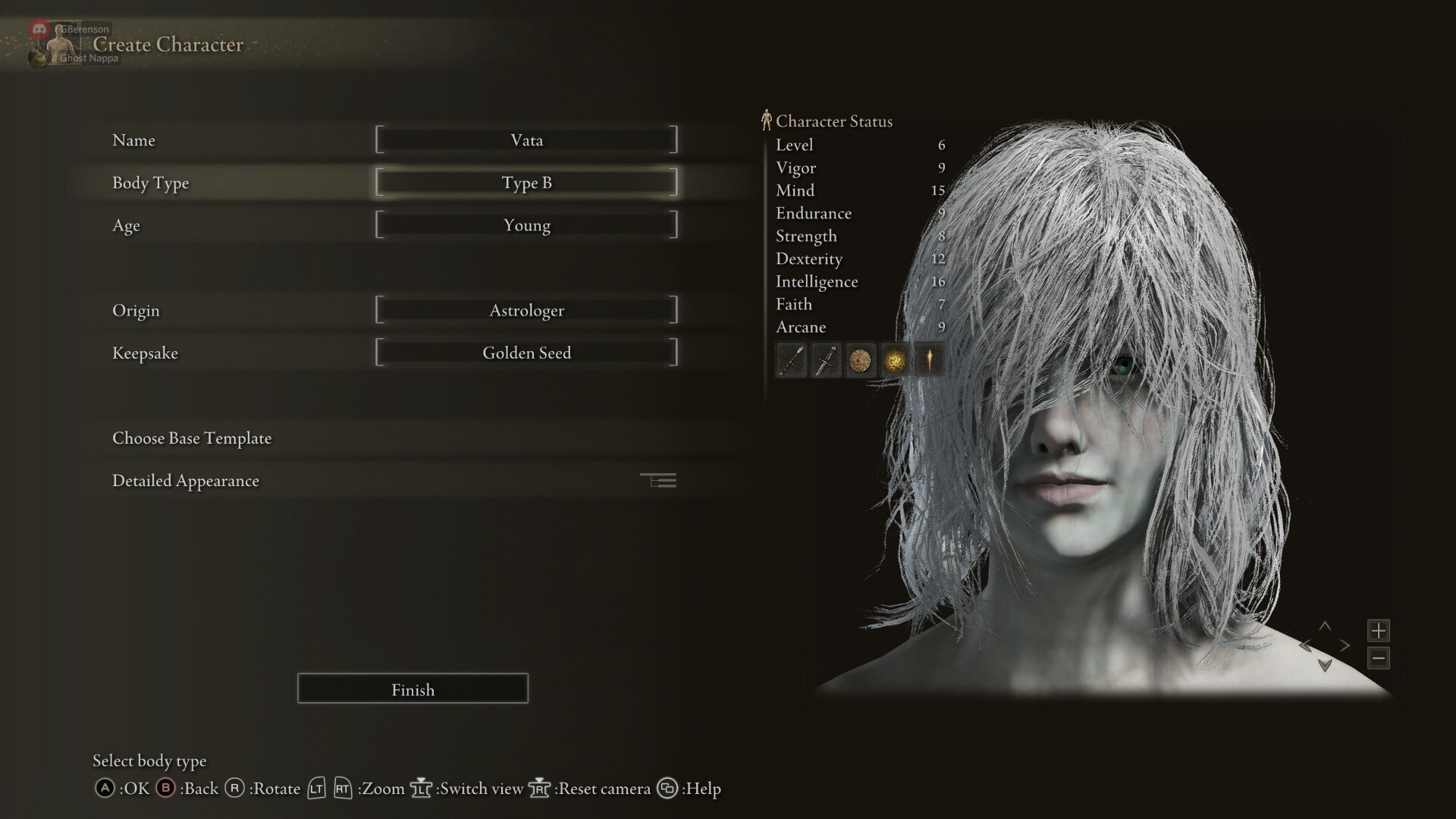This screenshot has width=1456, height=819.
Task: Click the Name field showing Vata
Action: point(527,140)
